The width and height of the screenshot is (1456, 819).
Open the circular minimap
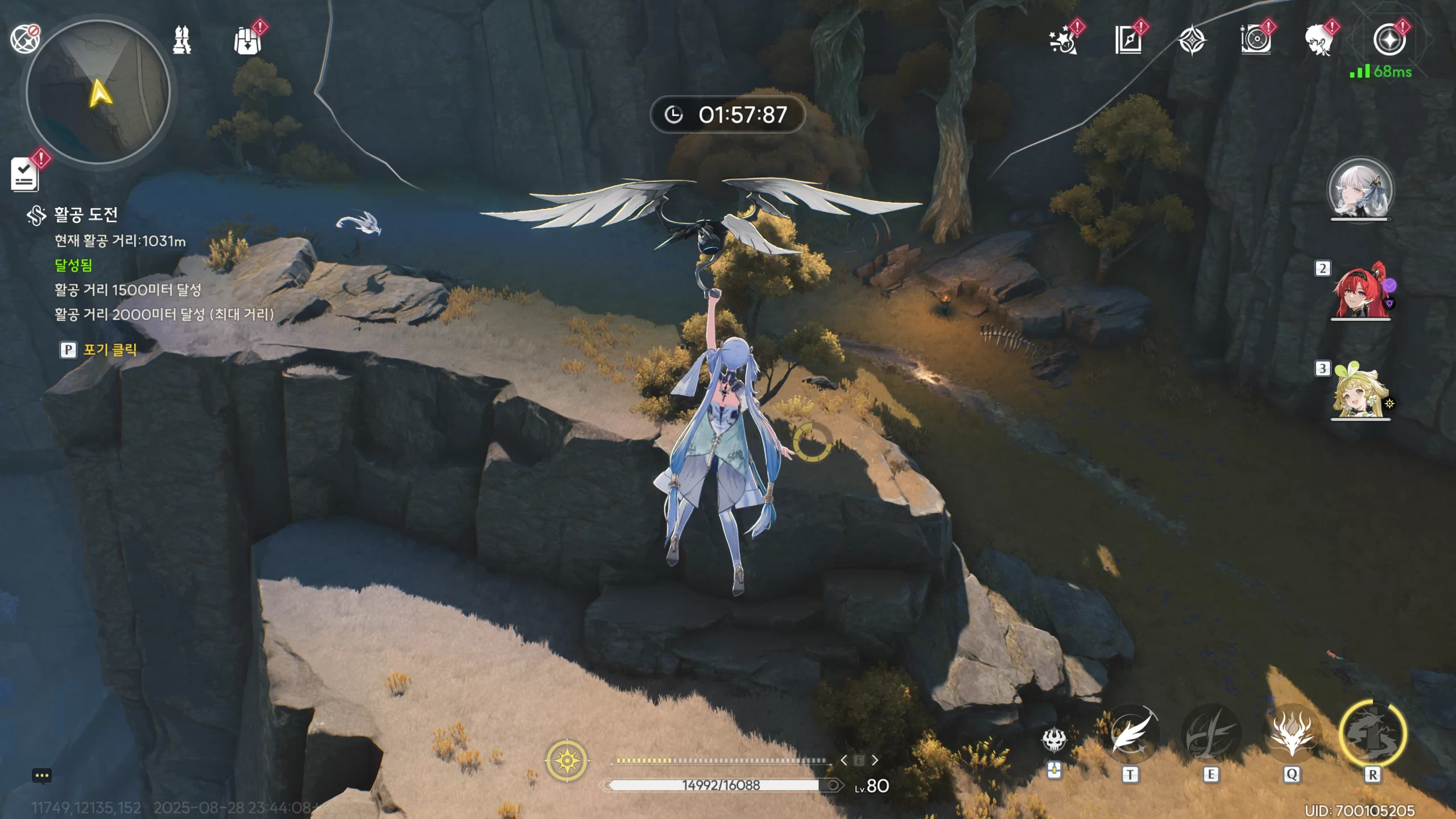pyautogui.click(x=98, y=92)
